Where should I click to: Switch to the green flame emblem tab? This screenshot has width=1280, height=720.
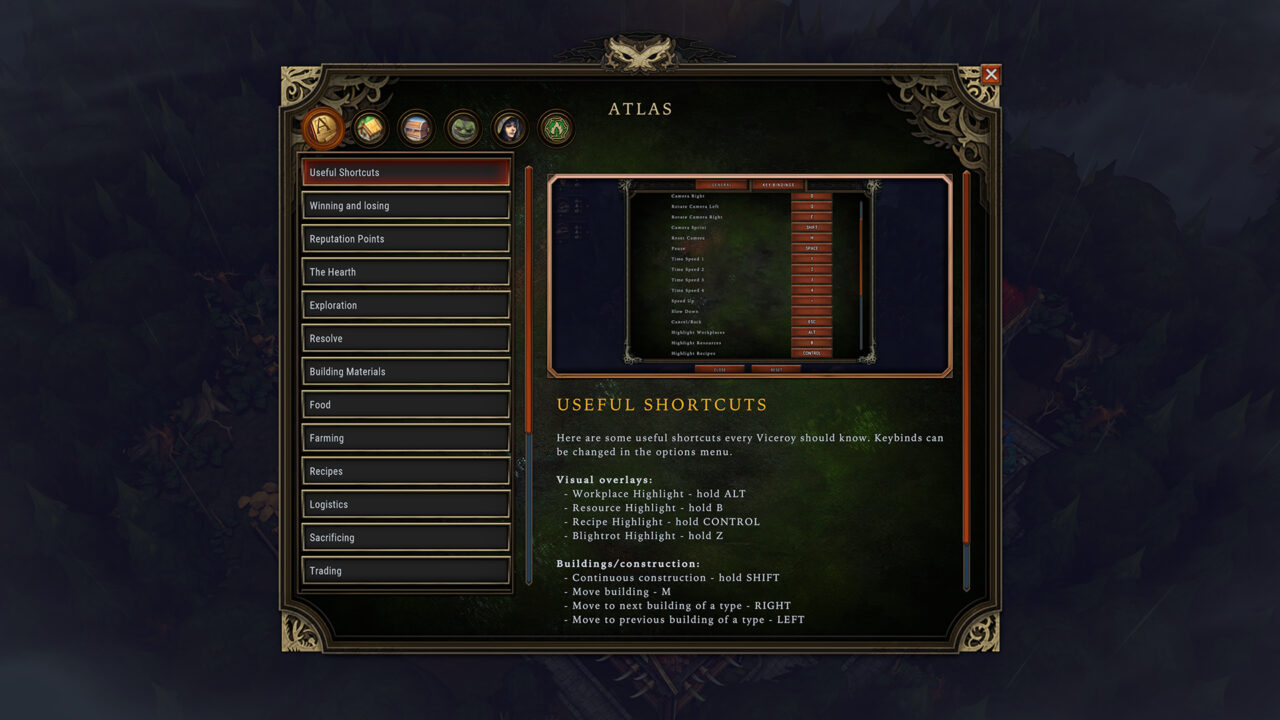tap(556, 128)
